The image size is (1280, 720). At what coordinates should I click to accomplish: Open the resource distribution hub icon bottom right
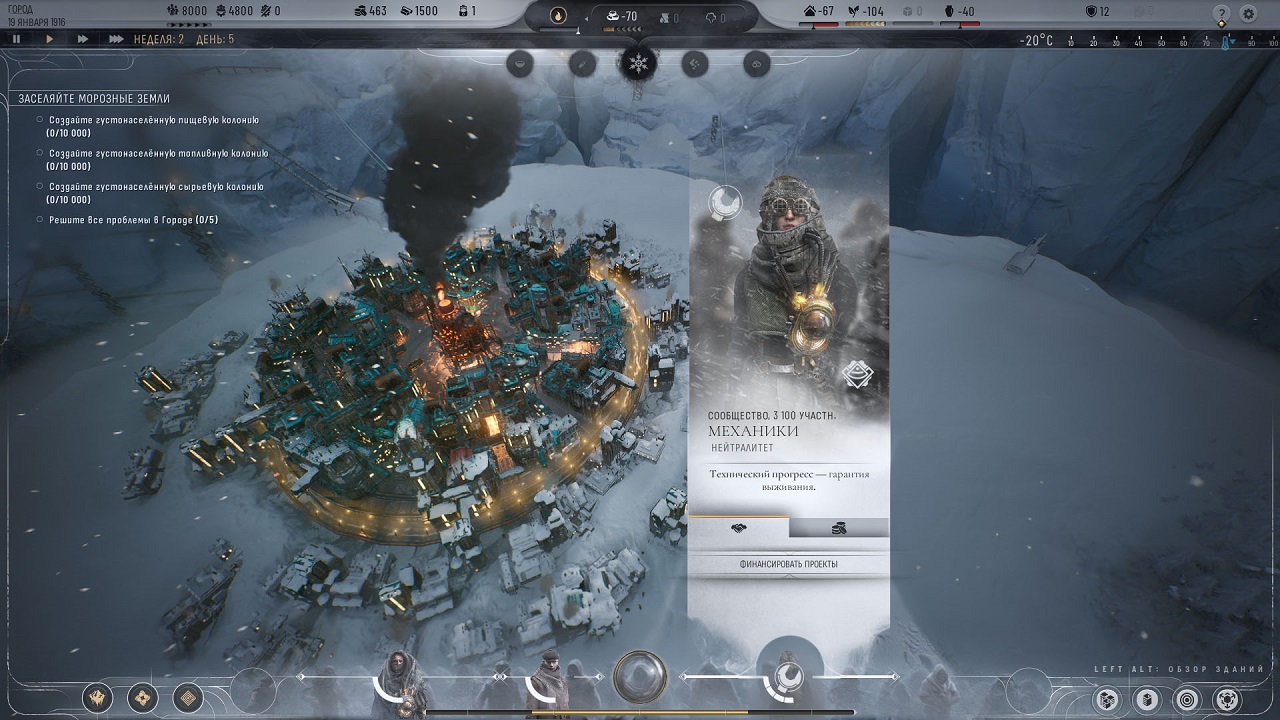(1227, 699)
